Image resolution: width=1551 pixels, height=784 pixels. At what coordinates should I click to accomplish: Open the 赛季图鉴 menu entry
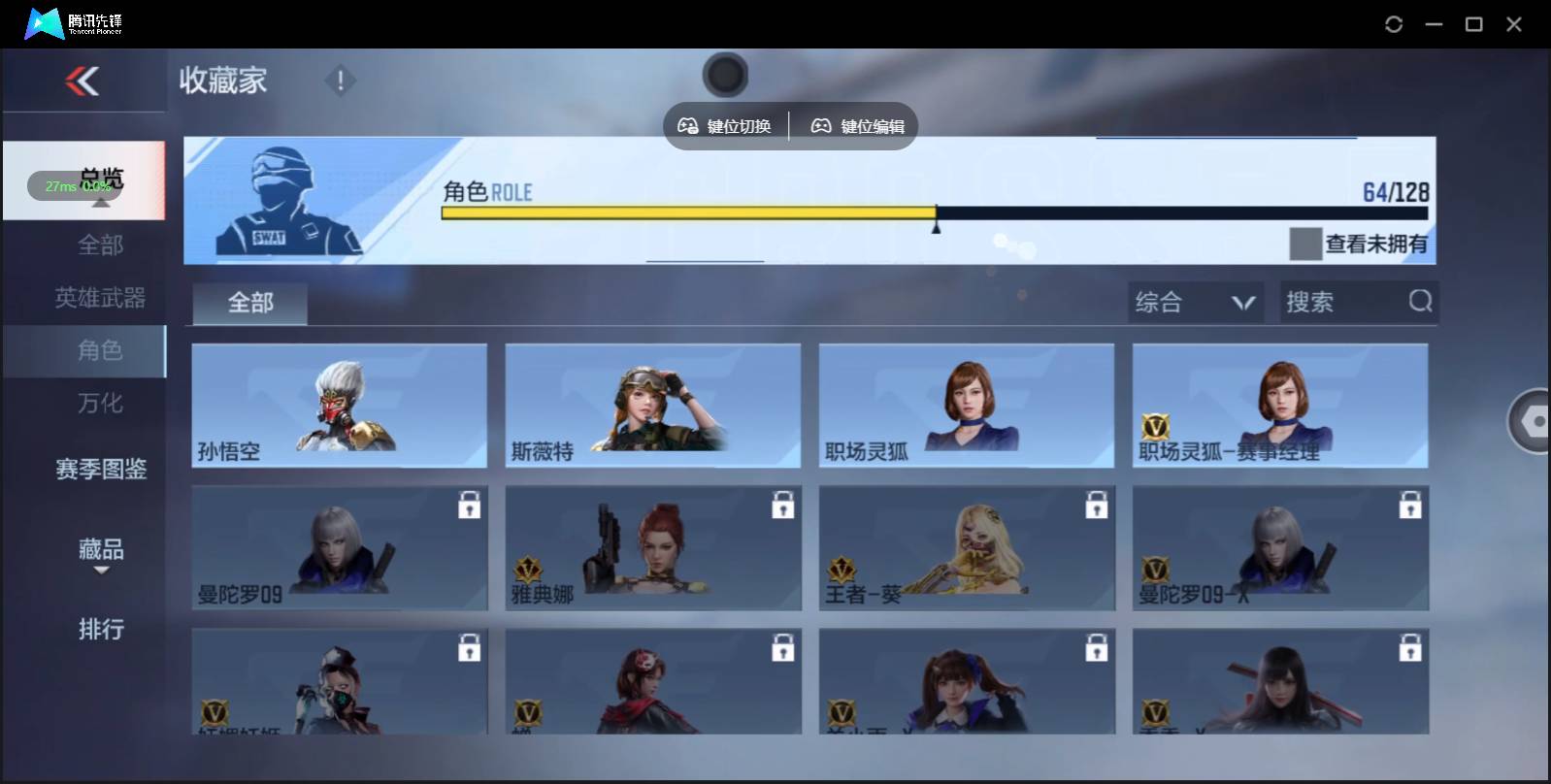click(x=101, y=469)
